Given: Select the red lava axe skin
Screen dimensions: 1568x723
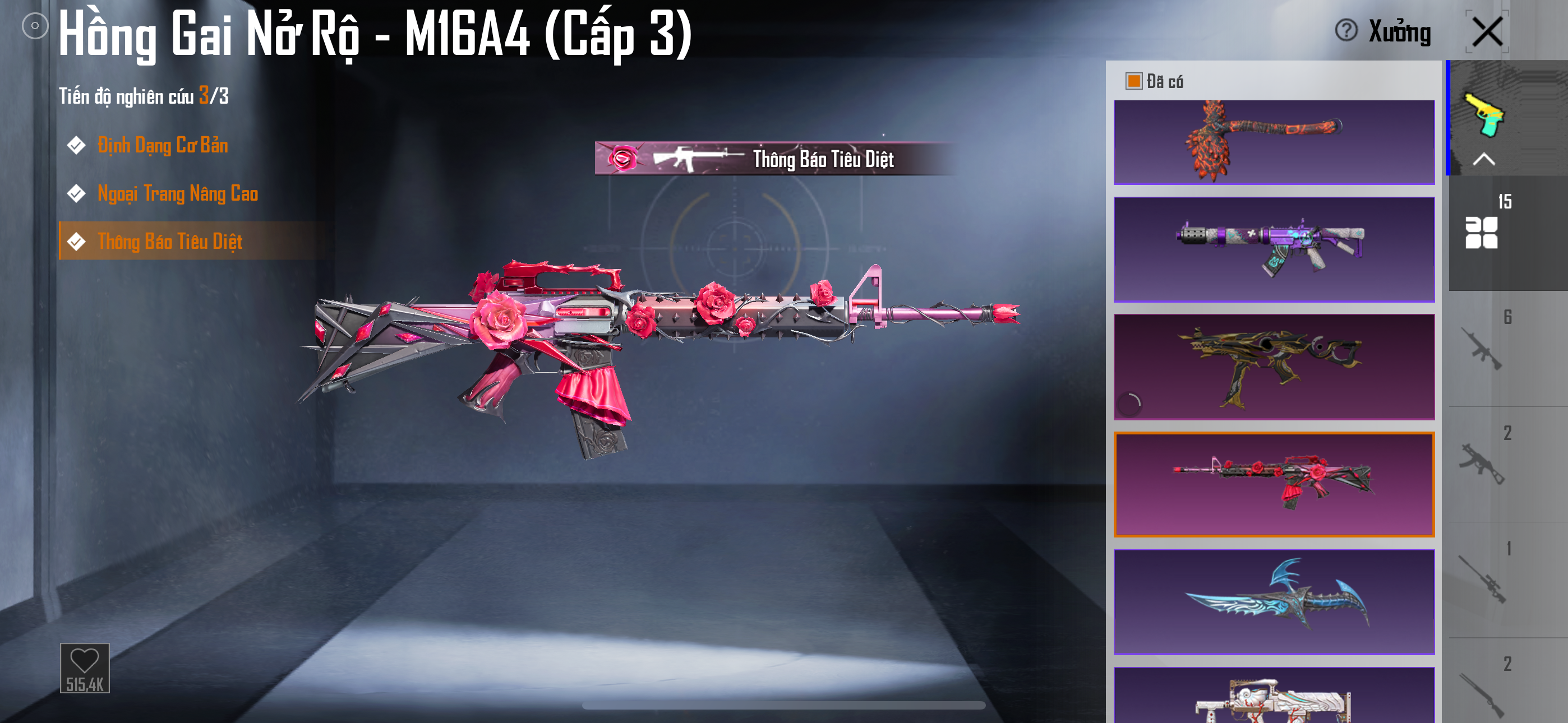Looking at the screenshot, I should (x=1274, y=142).
